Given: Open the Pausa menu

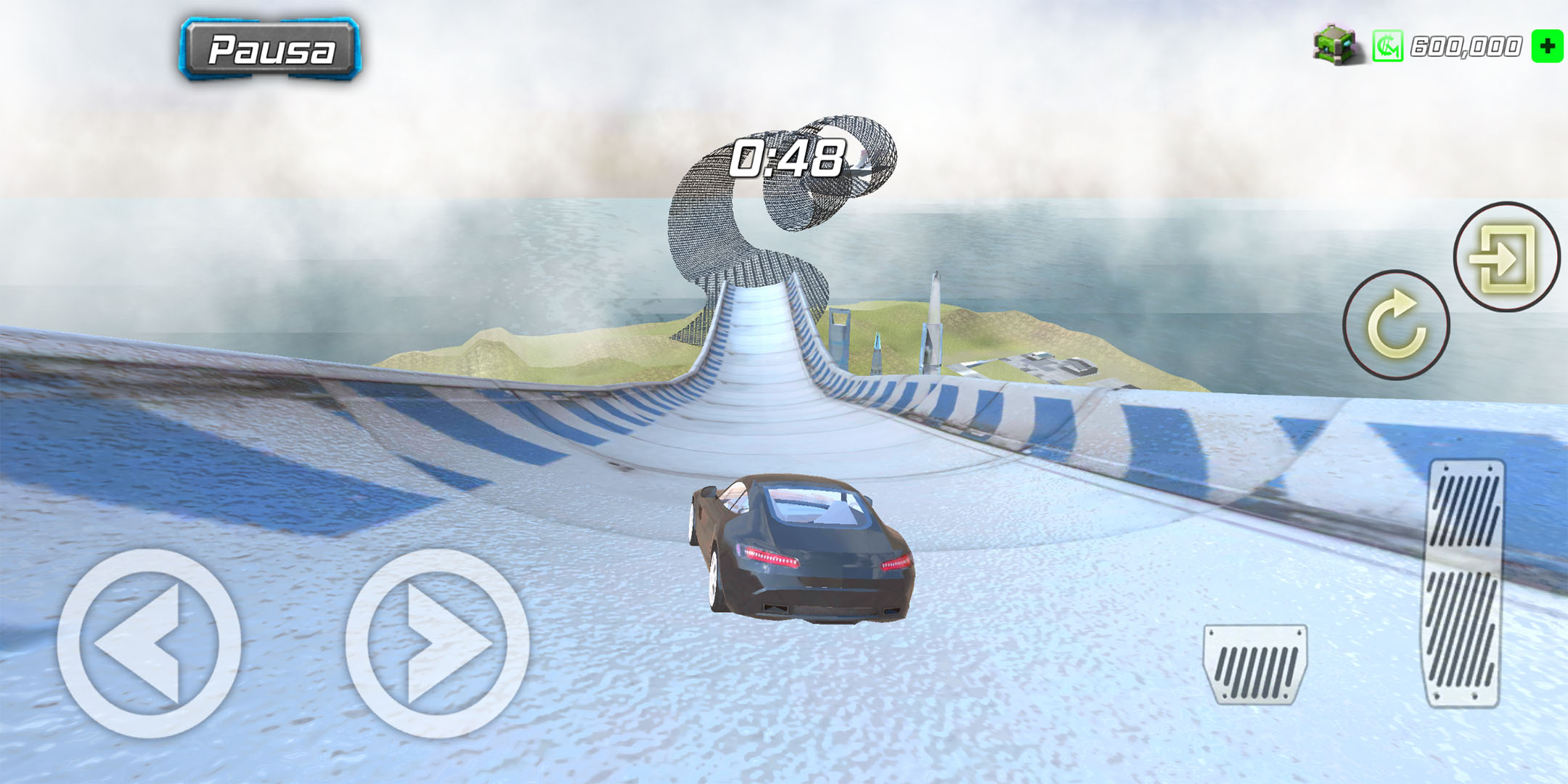Looking at the screenshot, I should pos(270,49).
